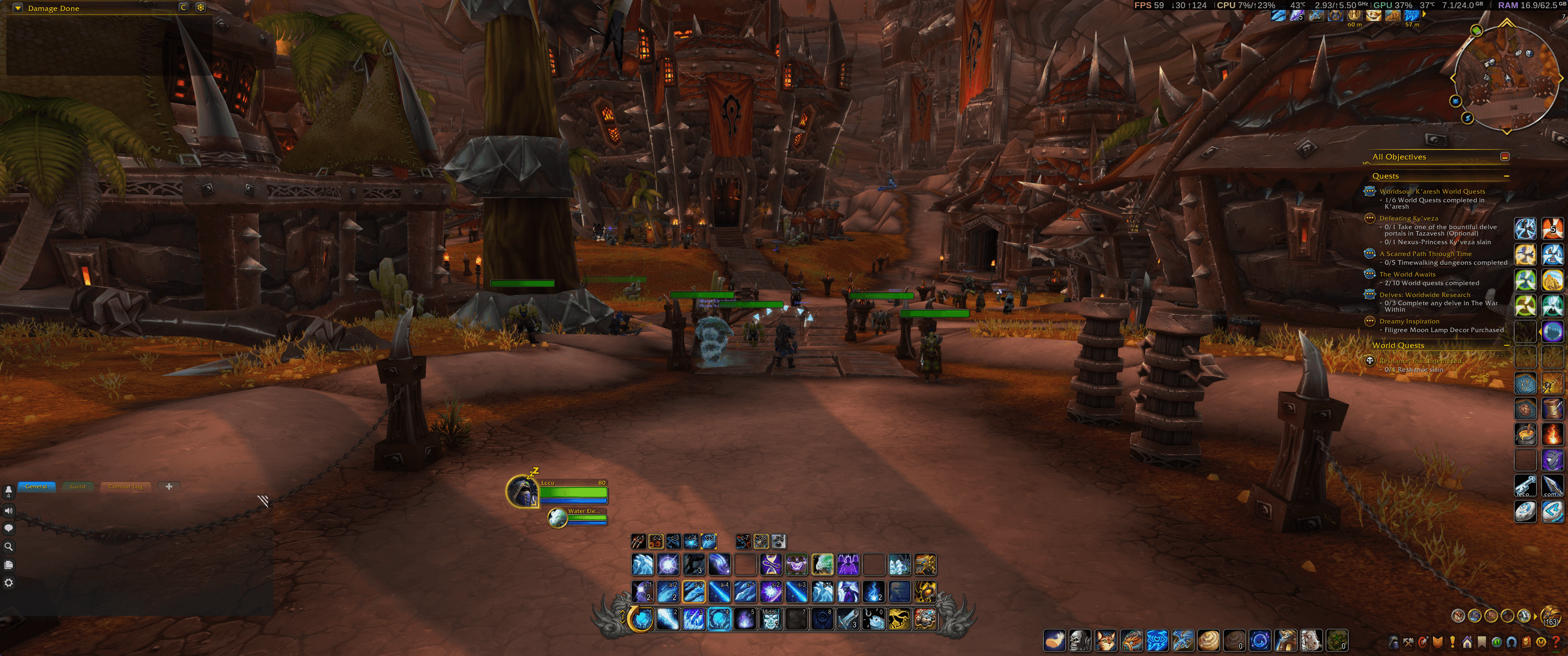Switch to the Guild chat tab
This screenshot has height=656, width=1568.
click(77, 486)
